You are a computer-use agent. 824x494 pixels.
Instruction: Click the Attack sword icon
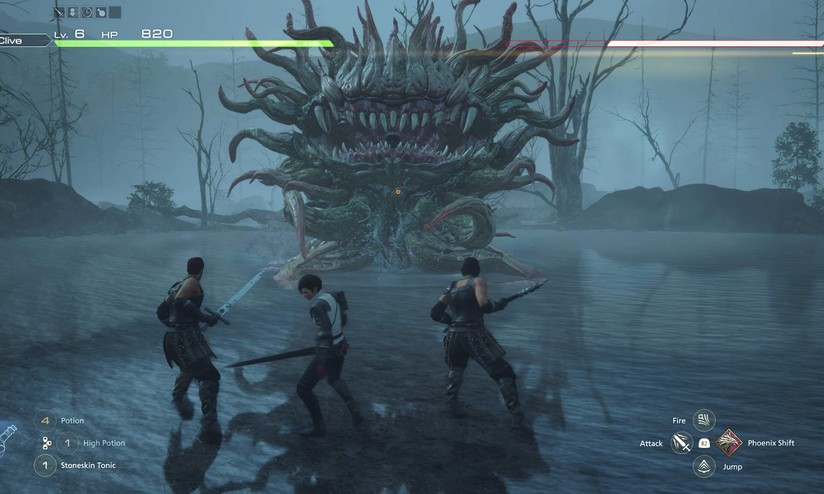(x=681, y=442)
